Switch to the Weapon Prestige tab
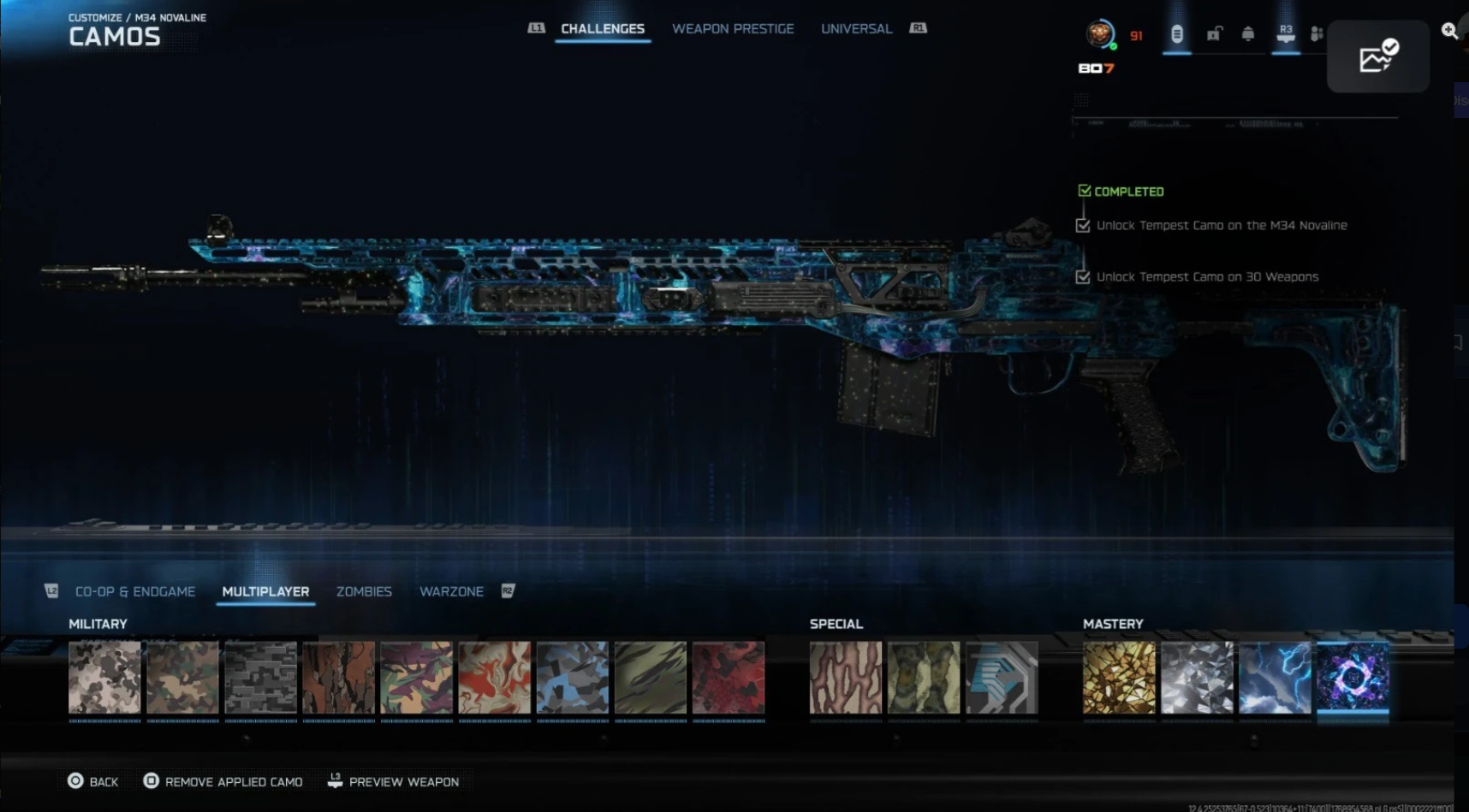 [733, 29]
